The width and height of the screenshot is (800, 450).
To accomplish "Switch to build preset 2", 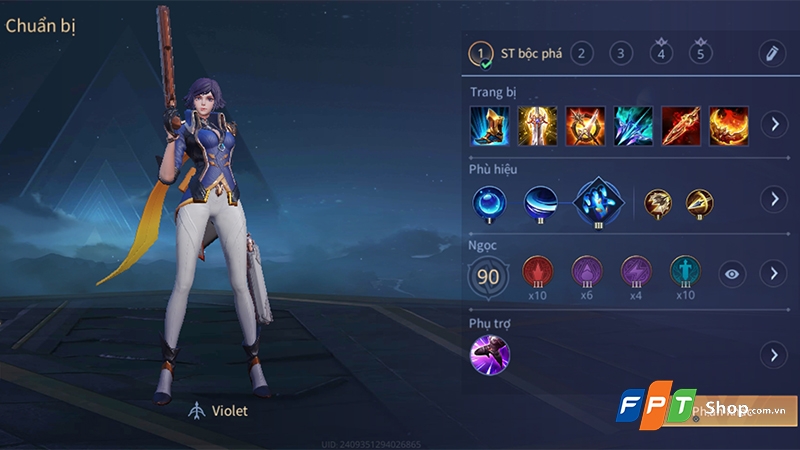I will click(x=581, y=53).
